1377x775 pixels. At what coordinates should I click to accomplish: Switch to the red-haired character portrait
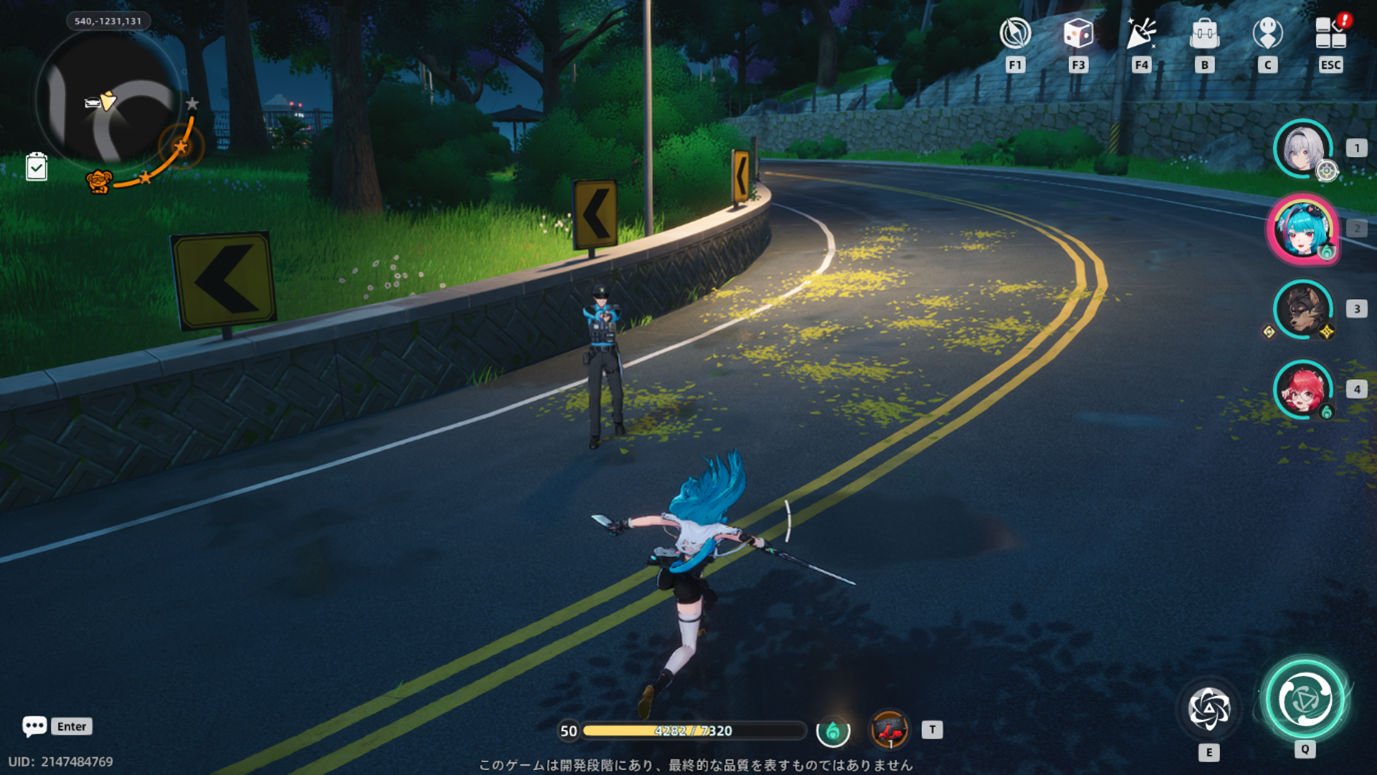point(1302,389)
